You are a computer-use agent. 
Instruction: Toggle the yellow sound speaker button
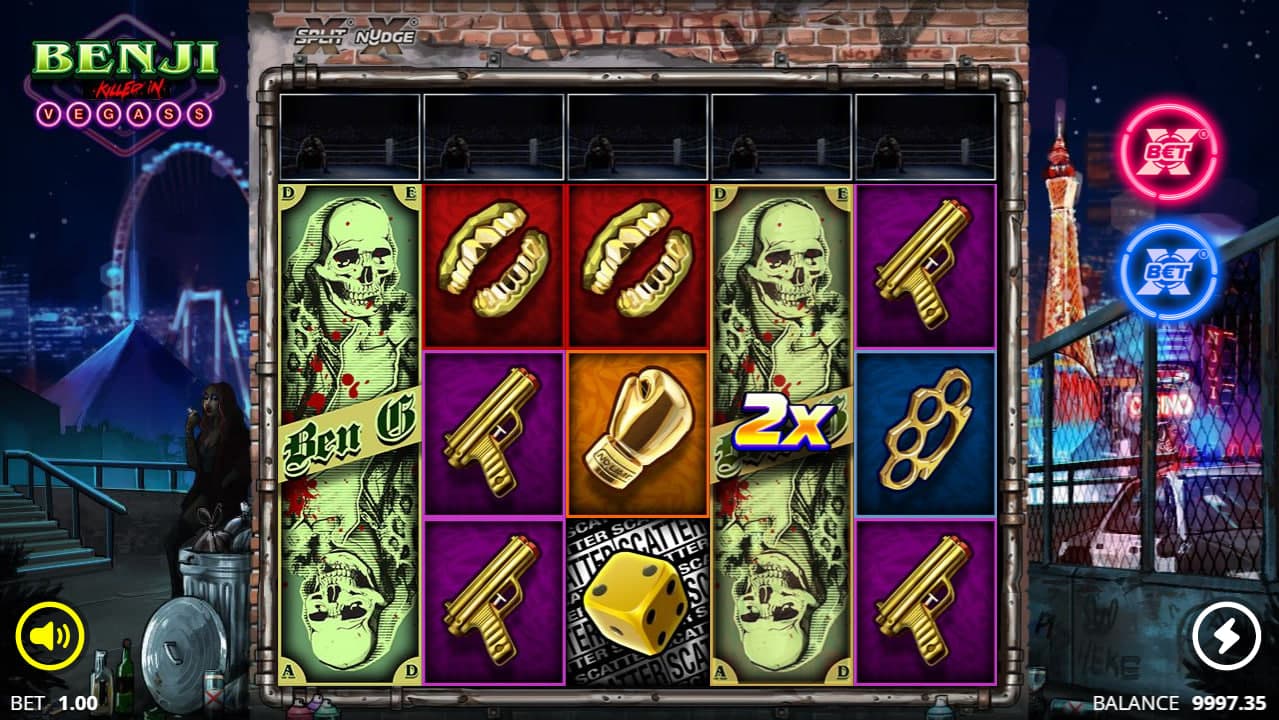click(x=50, y=635)
